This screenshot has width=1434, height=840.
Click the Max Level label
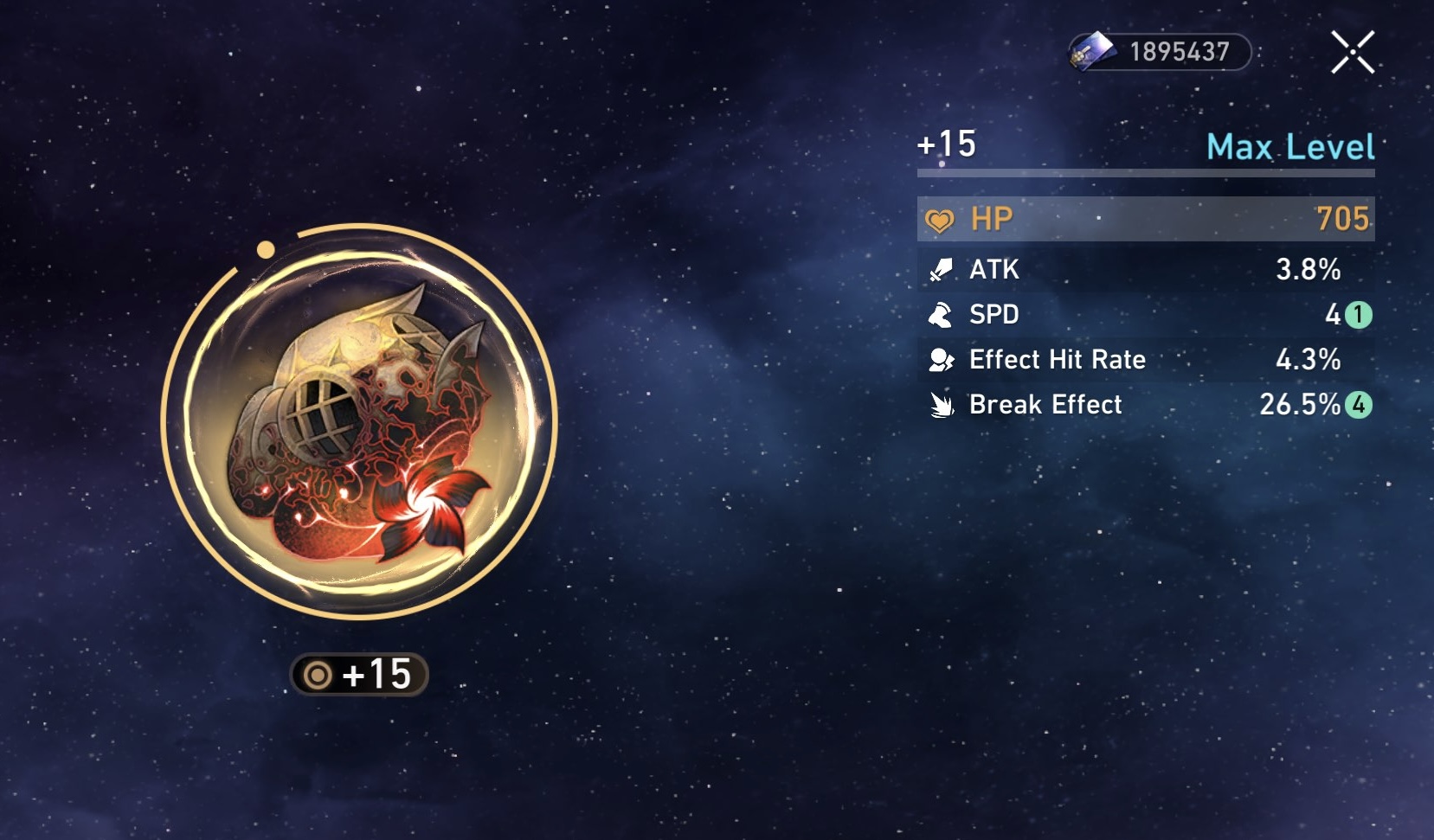point(1290,148)
